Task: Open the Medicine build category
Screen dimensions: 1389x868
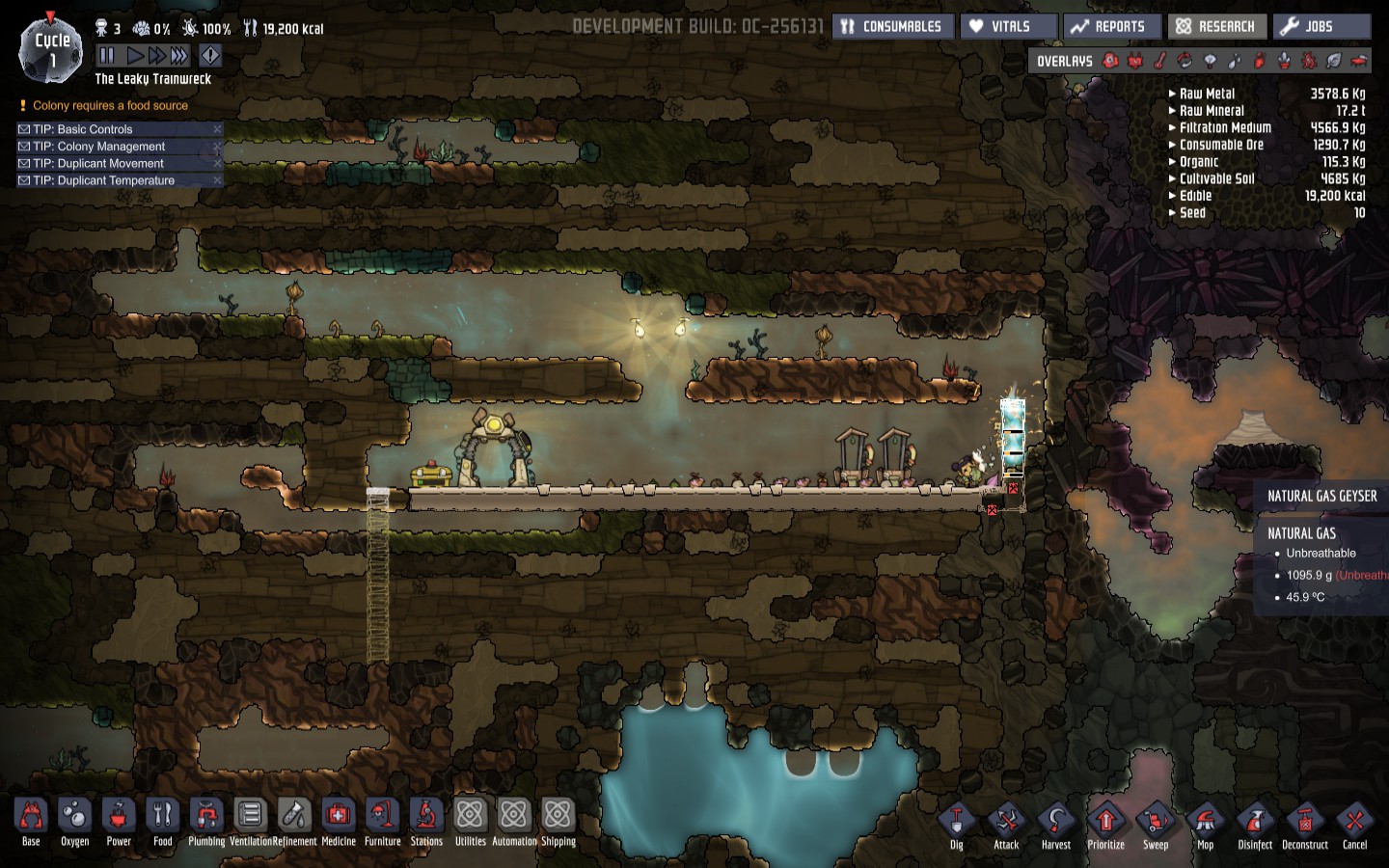Action: pyautogui.click(x=338, y=822)
